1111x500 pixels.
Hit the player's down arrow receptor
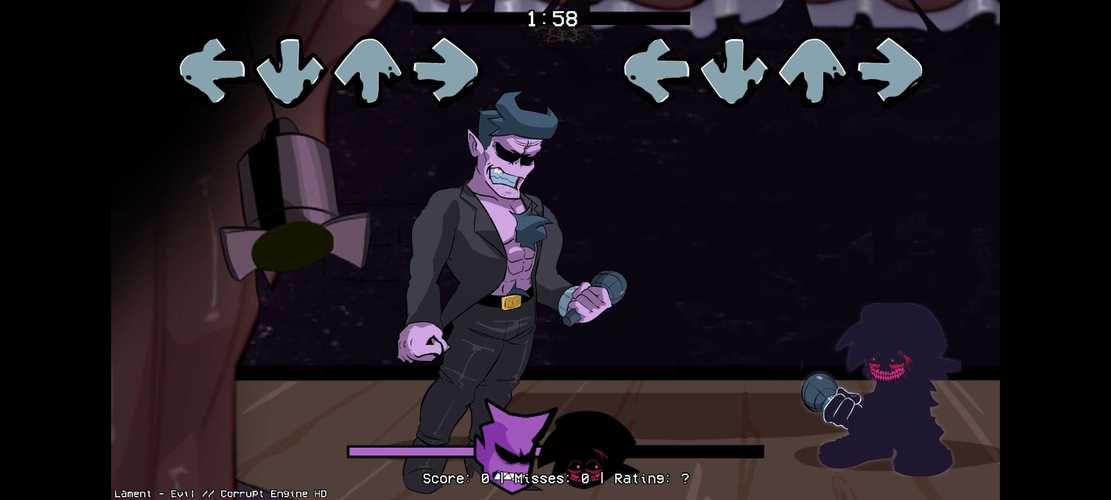pyautogui.click(x=734, y=70)
